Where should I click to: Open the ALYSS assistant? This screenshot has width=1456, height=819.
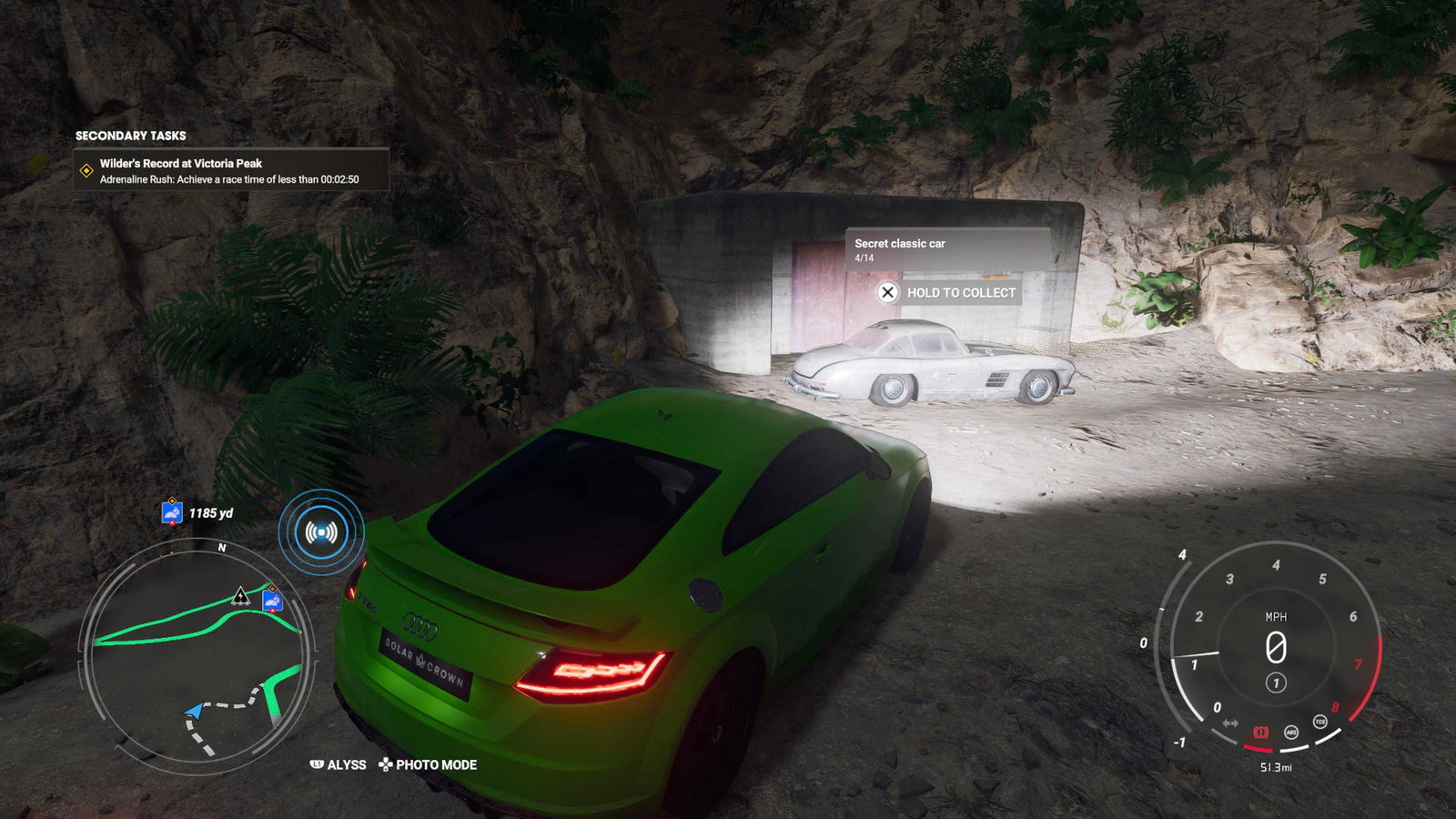pos(339,764)
